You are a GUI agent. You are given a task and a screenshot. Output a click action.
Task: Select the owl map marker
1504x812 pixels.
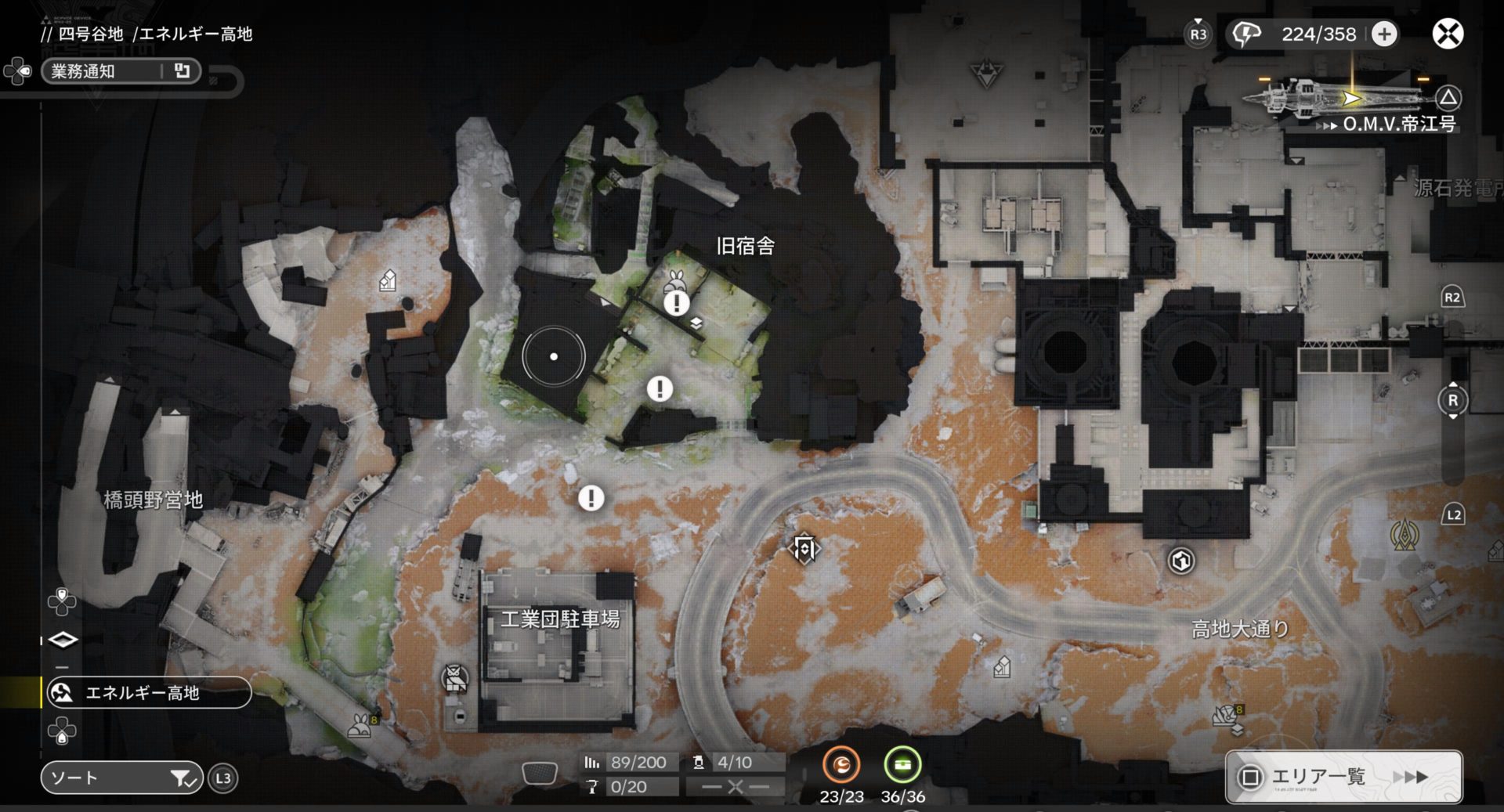pos(454,678)
